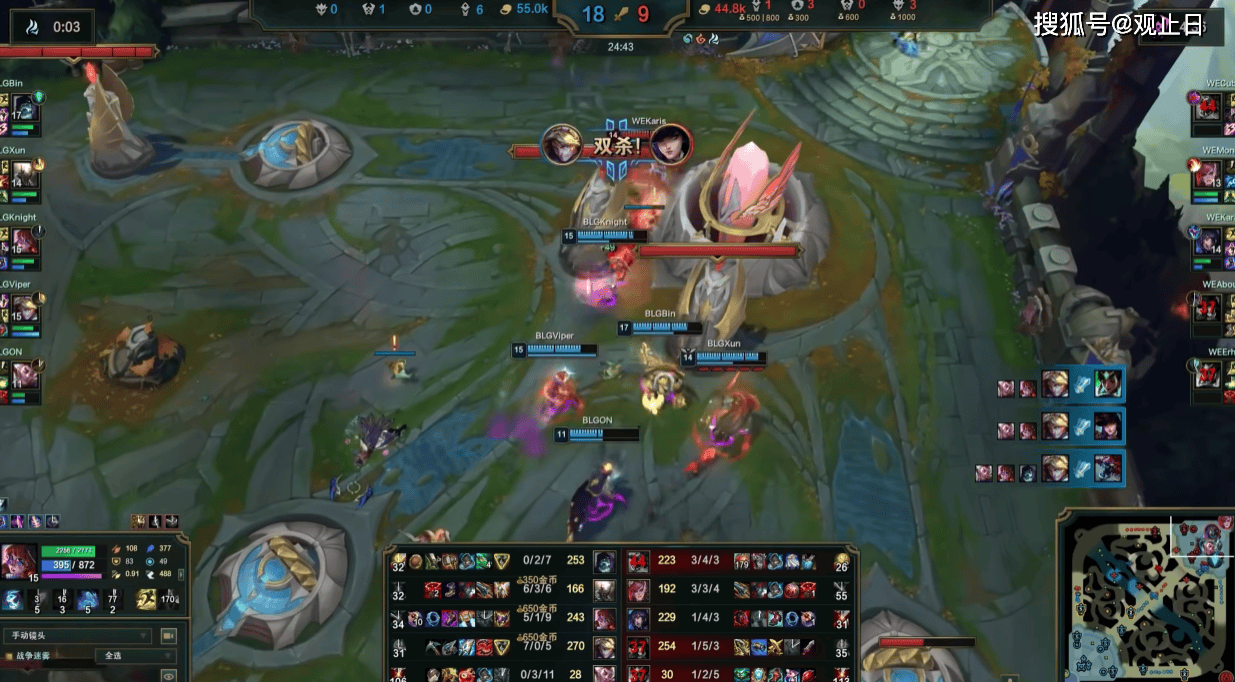
Task: Open the 手动镜头 camera mode dropdown
Action: (78, 636)
